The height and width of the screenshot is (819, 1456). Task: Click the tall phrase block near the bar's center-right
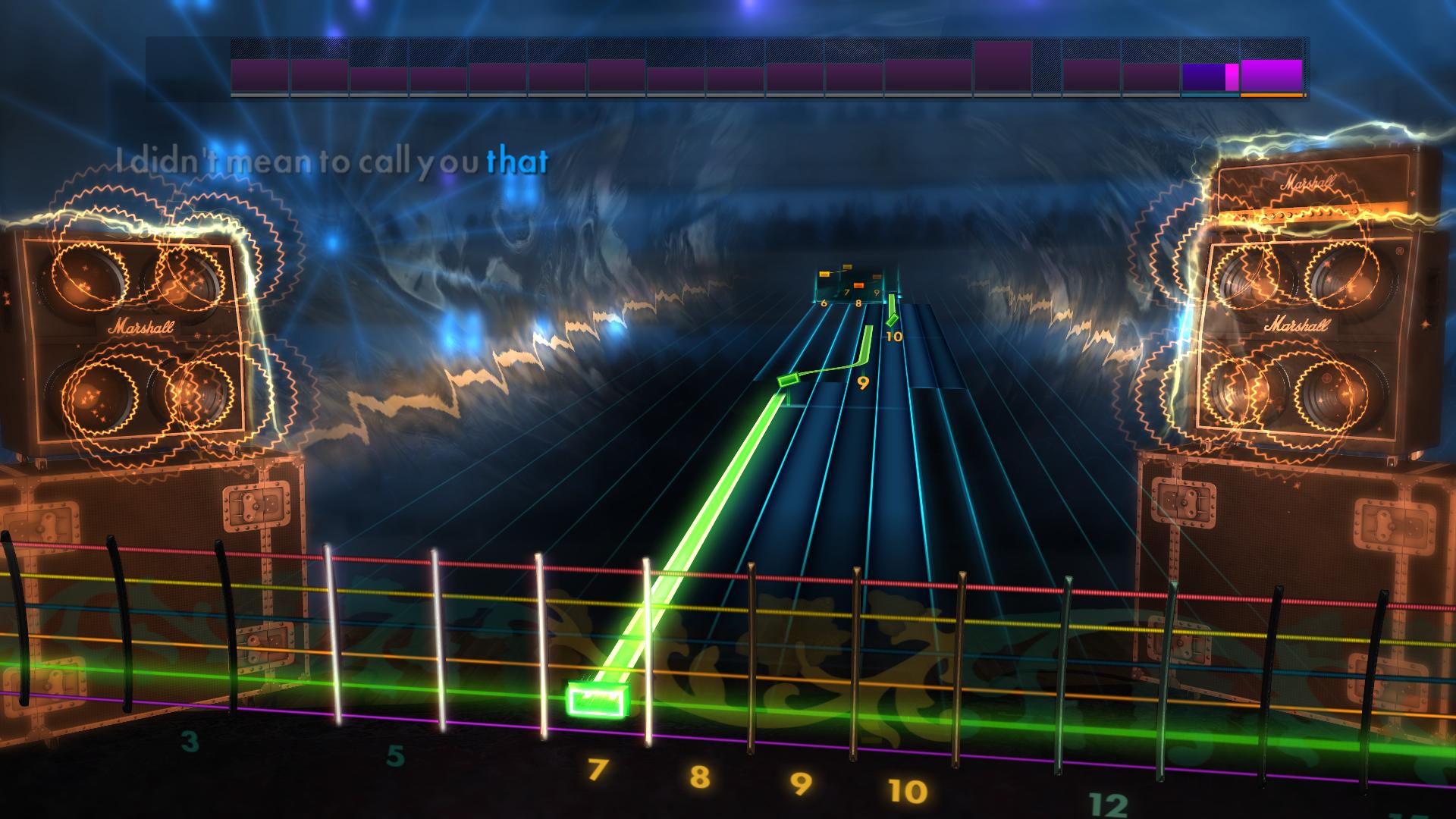[x=1003, y=67]
